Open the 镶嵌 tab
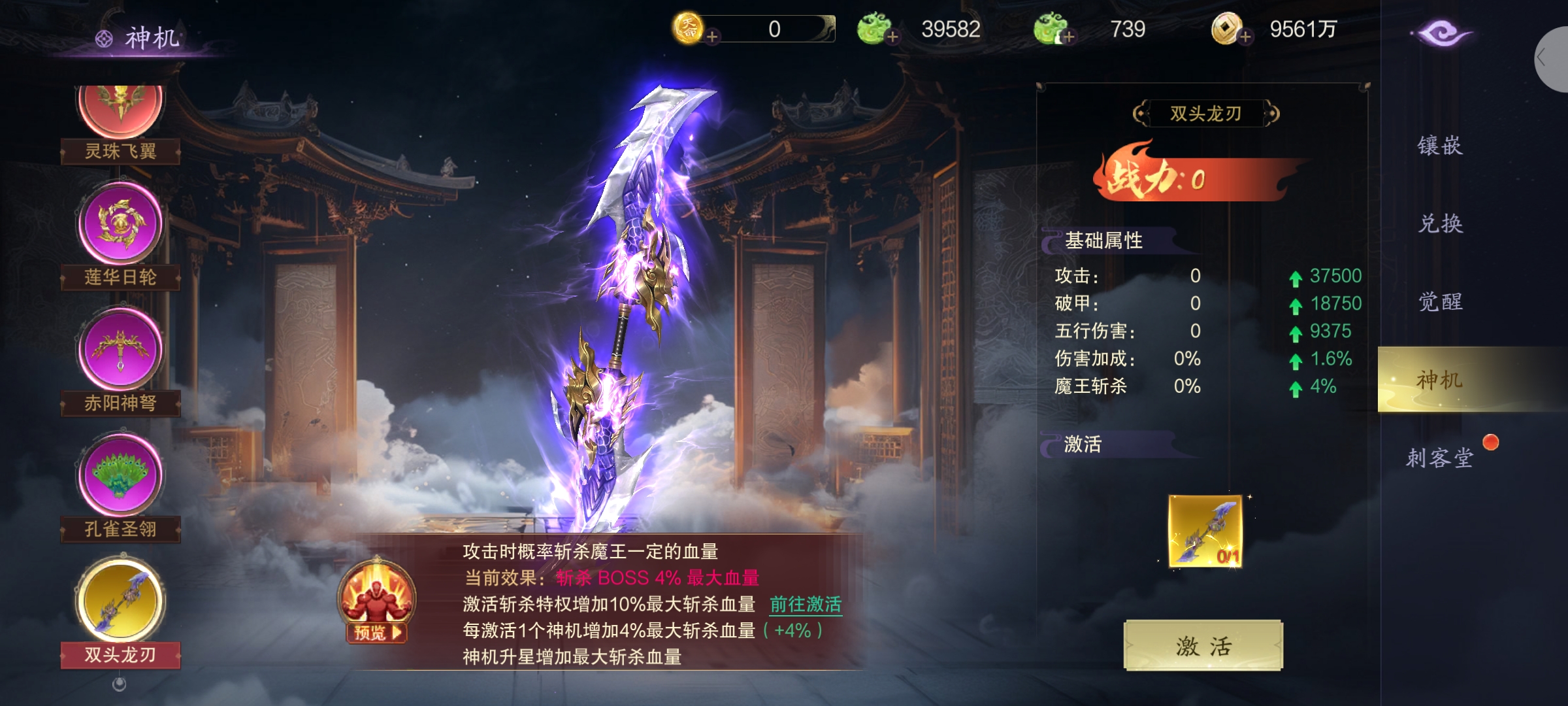The height and width of the screenshot is (706, 1568). pyautogui.click(x=1440, y=145)
